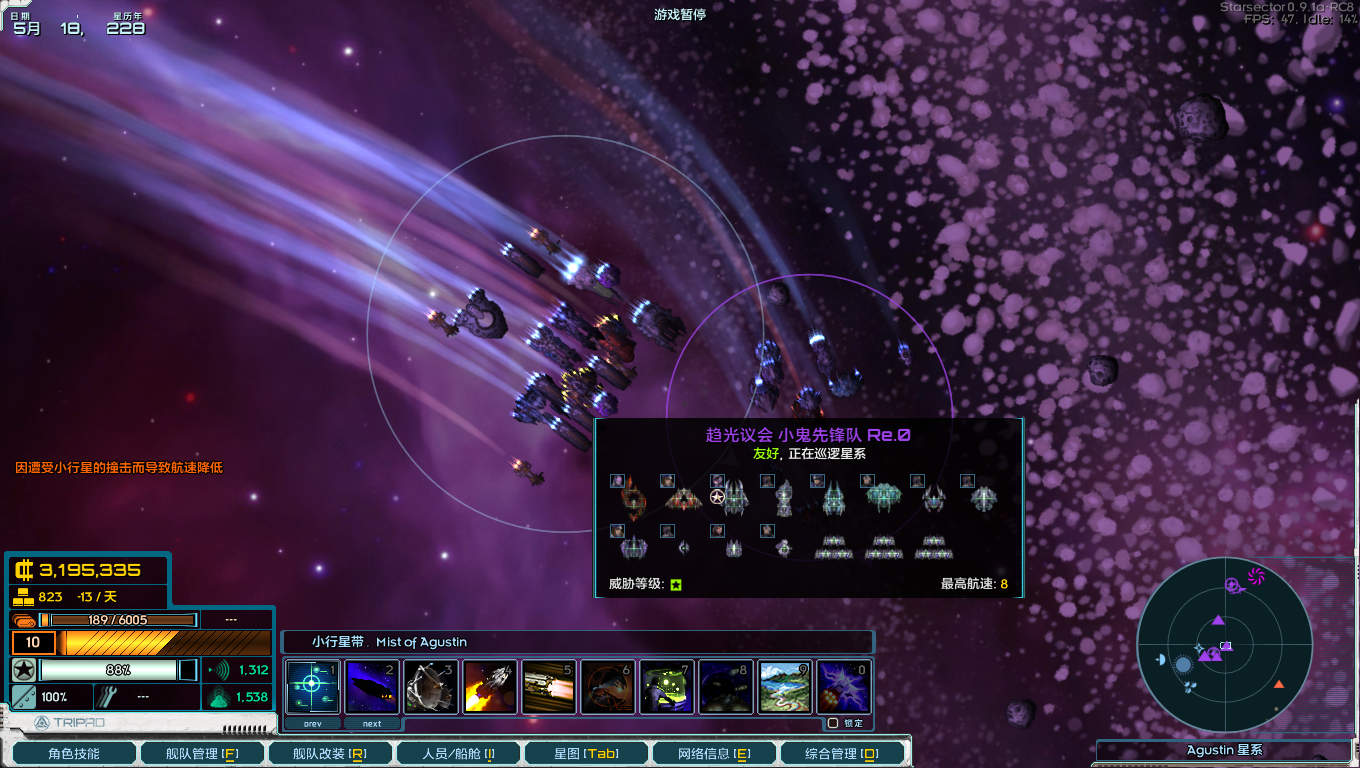The image size is (1360, 768).
Task: Activate the sustained burn ability in slot 5
Action: coord(549,686)
